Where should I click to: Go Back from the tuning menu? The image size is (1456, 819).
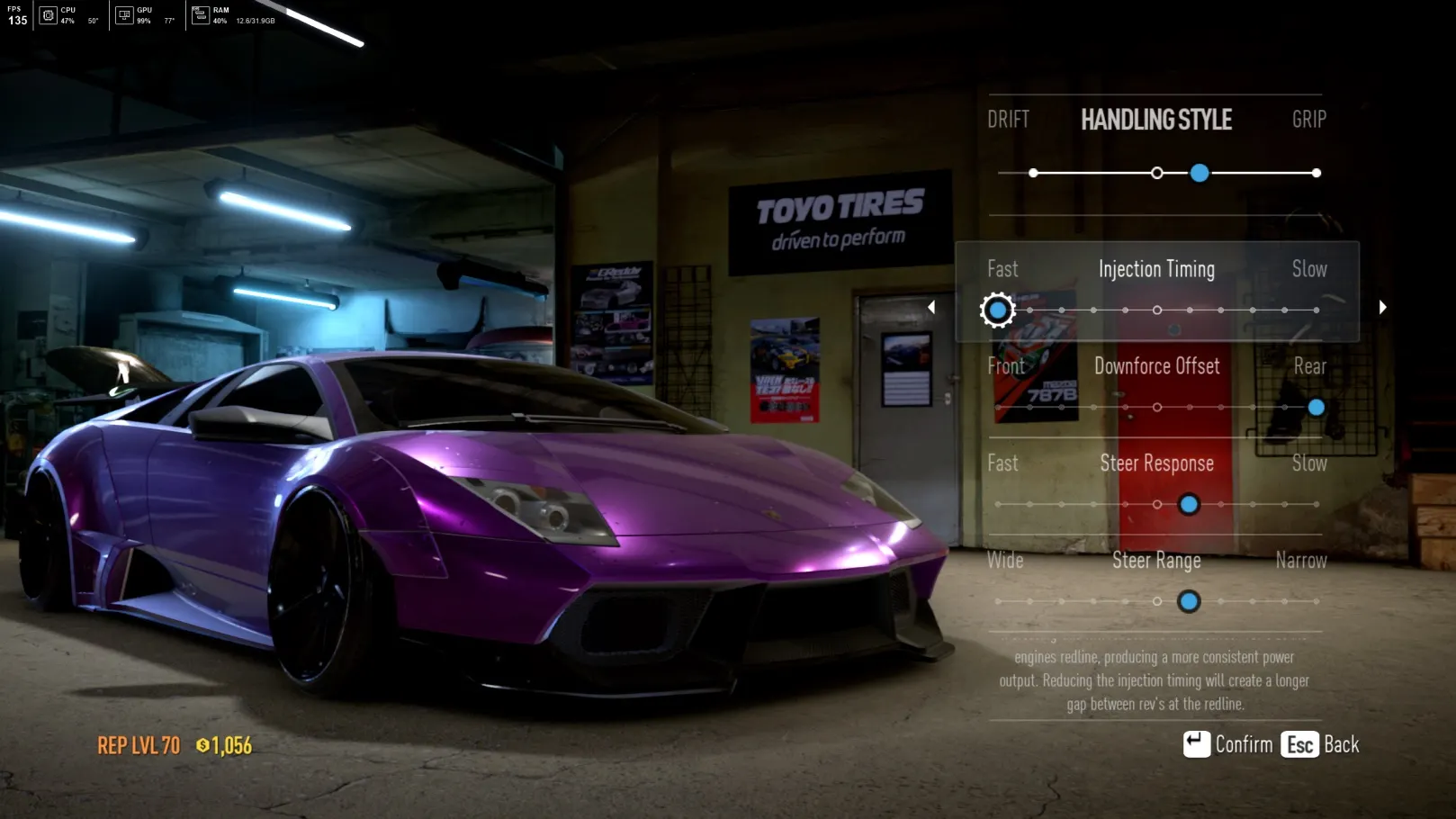click(1320, 744)
